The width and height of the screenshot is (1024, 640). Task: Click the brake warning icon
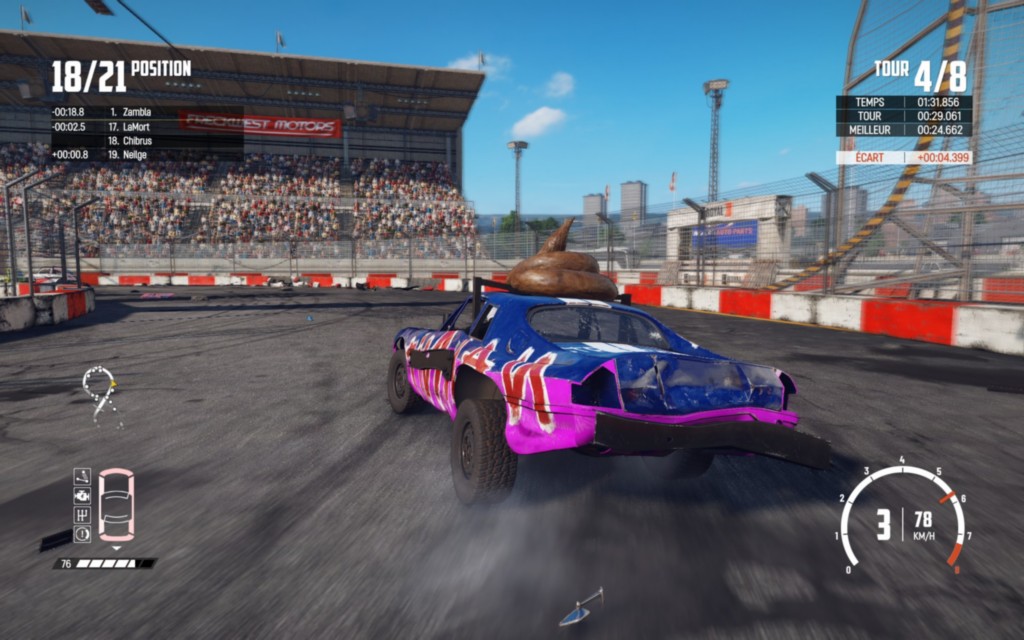[x=82, y=533]
